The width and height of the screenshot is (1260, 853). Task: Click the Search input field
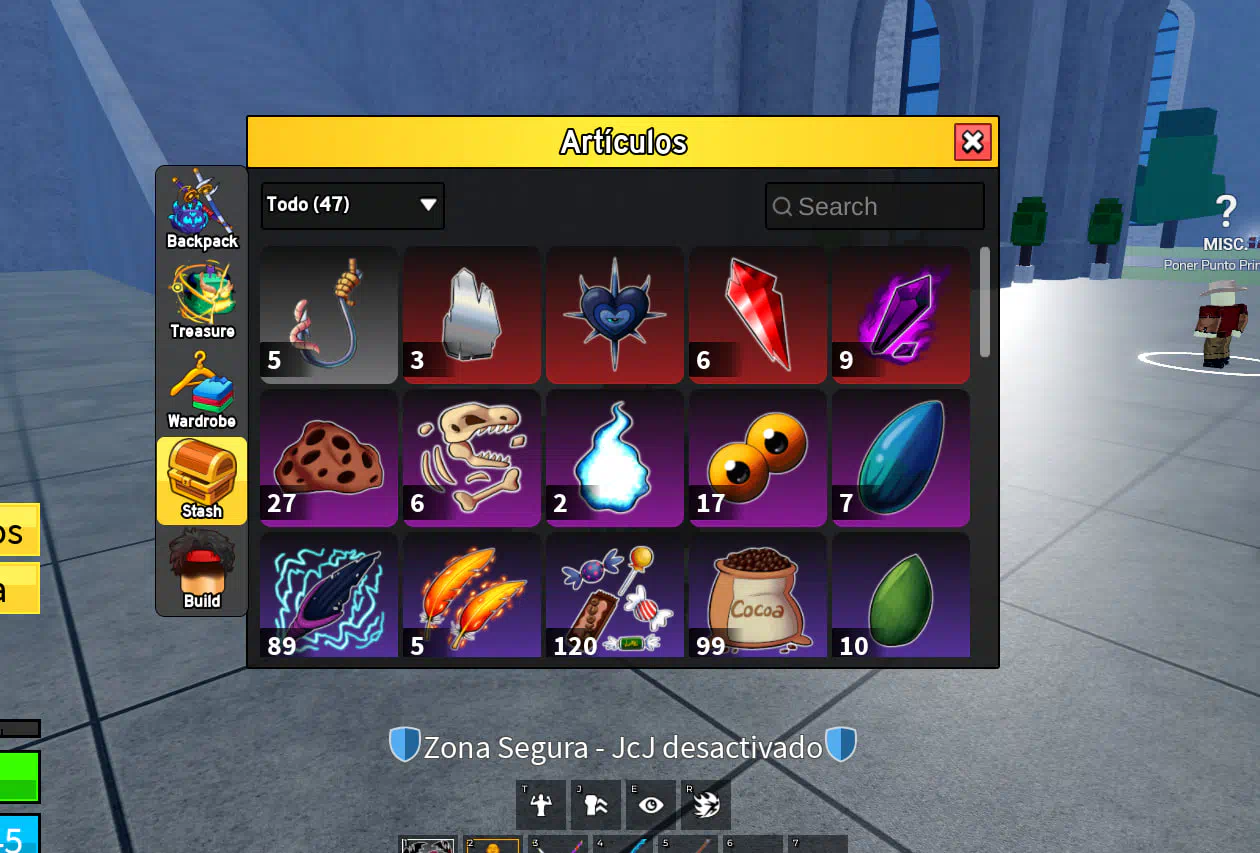(875, 206)
